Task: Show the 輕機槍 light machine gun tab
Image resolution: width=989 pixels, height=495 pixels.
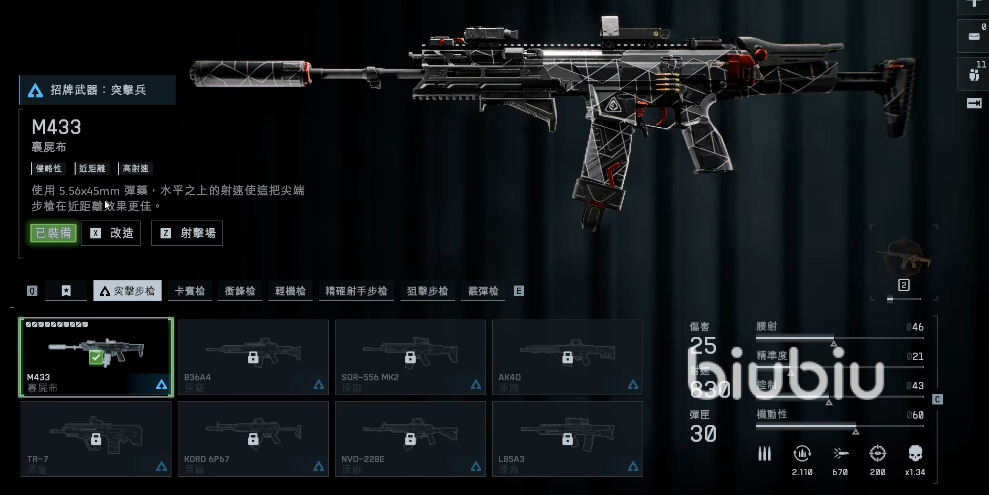Action: tap(290, 291)
